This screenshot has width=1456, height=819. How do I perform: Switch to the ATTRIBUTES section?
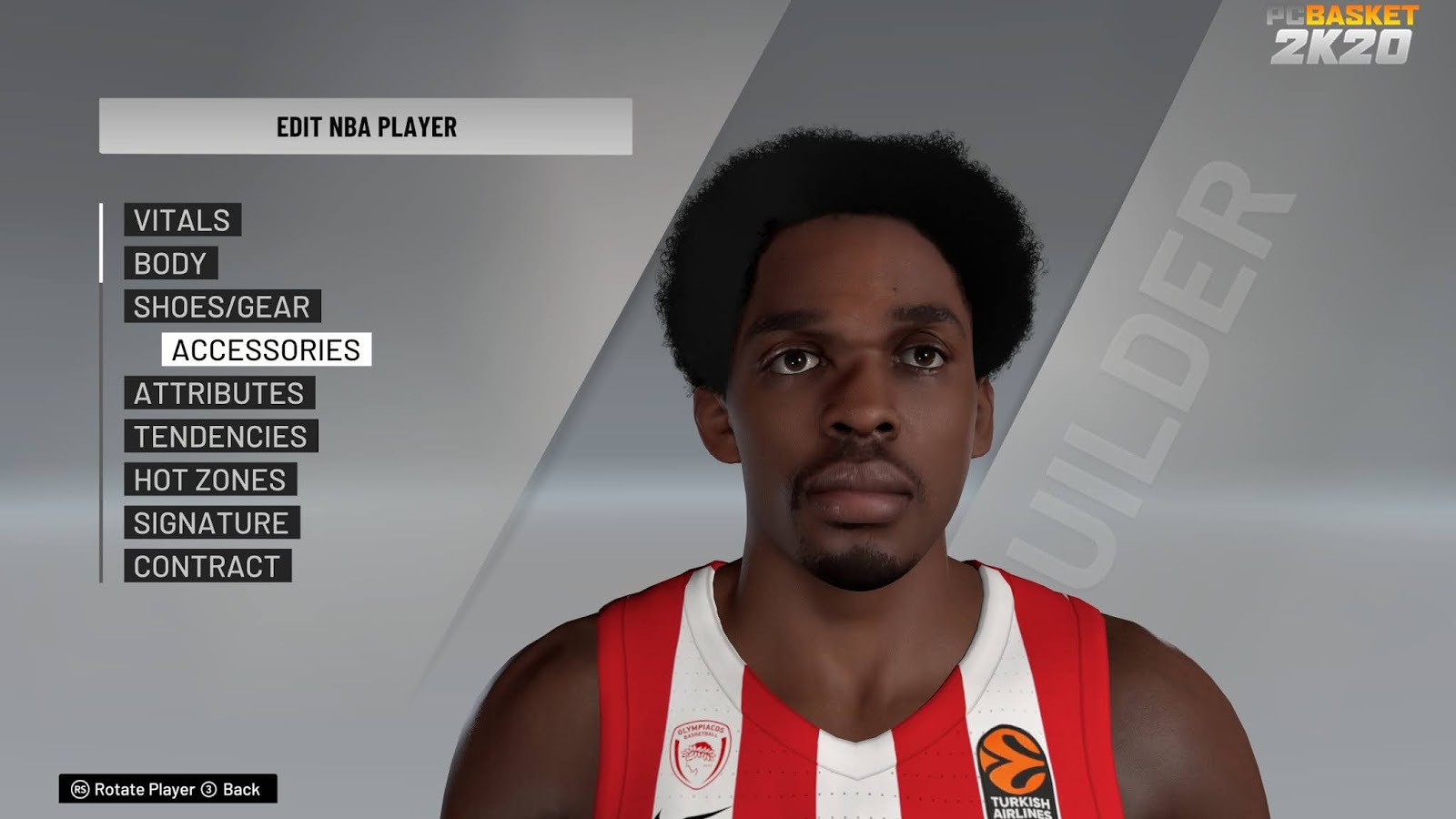218,393
